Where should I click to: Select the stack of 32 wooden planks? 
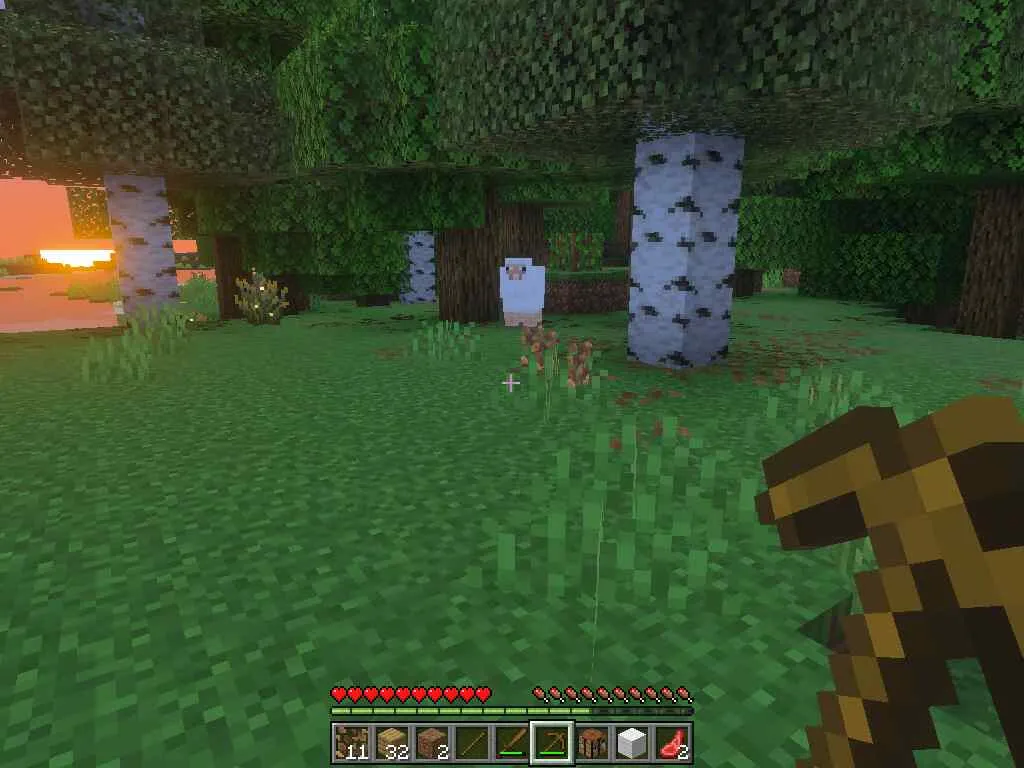tap(391, 742)
